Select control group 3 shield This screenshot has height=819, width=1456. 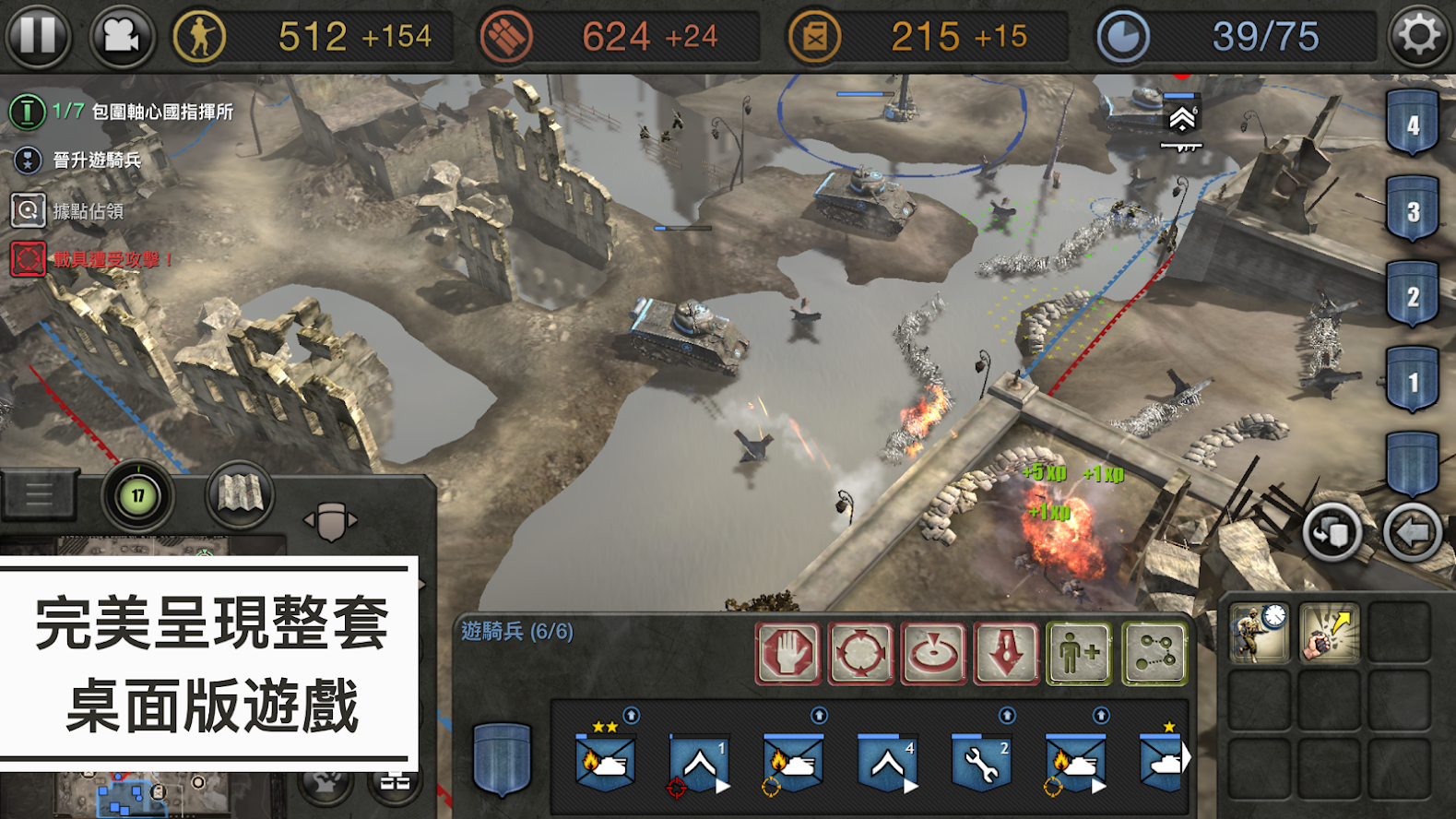(1412, 210)
